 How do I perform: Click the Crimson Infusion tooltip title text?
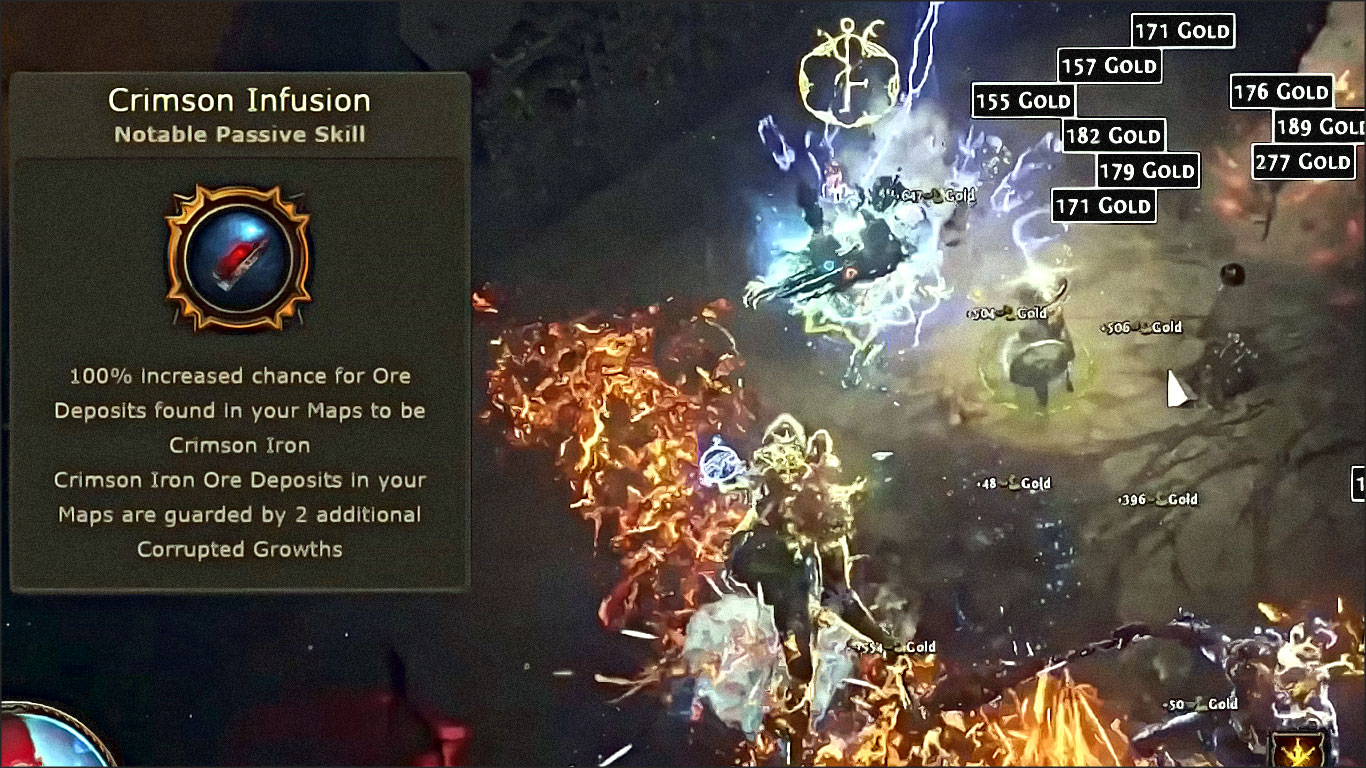239,99
